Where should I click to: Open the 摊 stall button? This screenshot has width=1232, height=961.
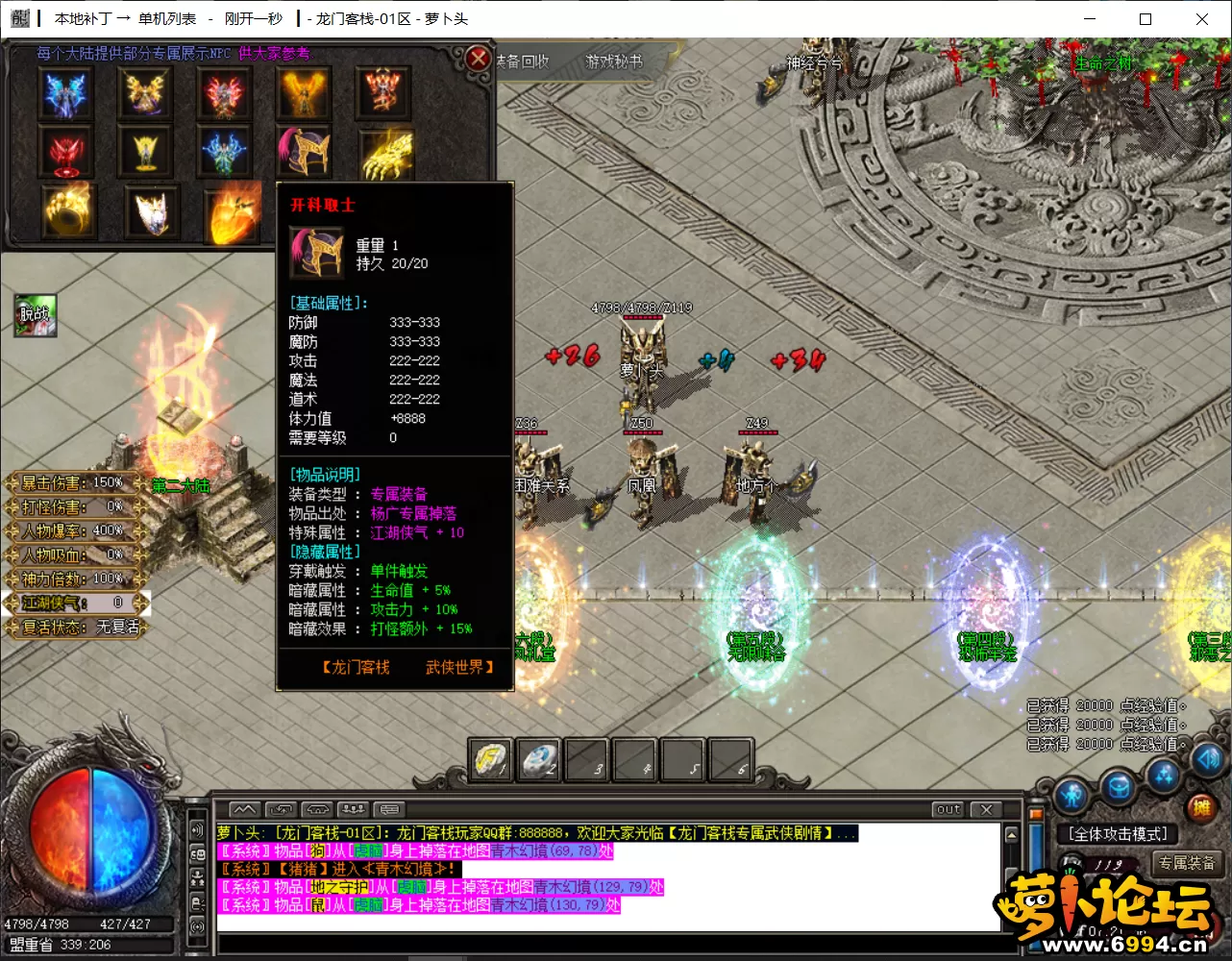(1200, 808)
